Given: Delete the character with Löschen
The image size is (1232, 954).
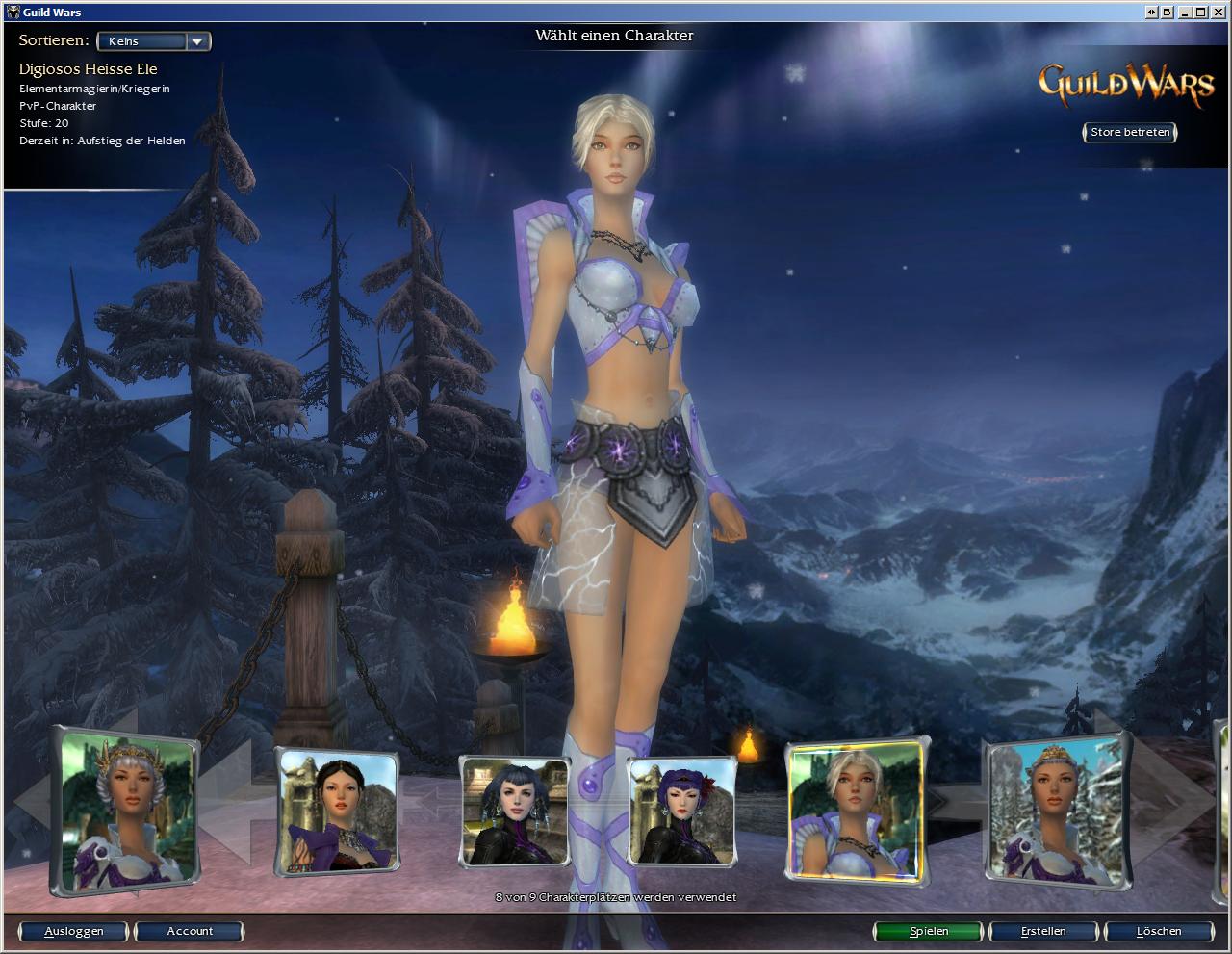Looking at the screenshot, I should [1159, 931].
